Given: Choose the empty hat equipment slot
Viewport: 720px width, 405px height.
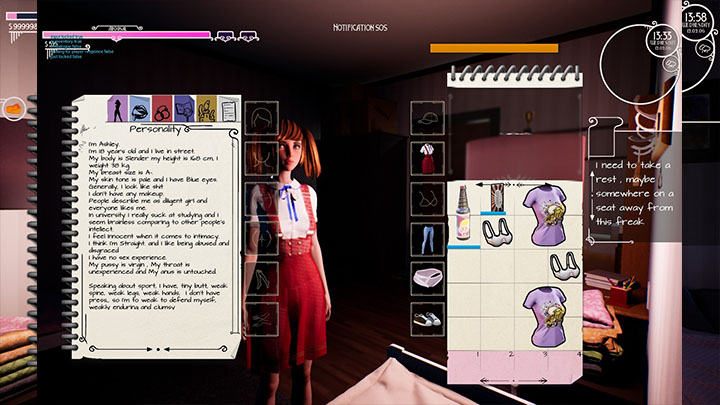Looking at the screenshot, I should coord(428,116).
